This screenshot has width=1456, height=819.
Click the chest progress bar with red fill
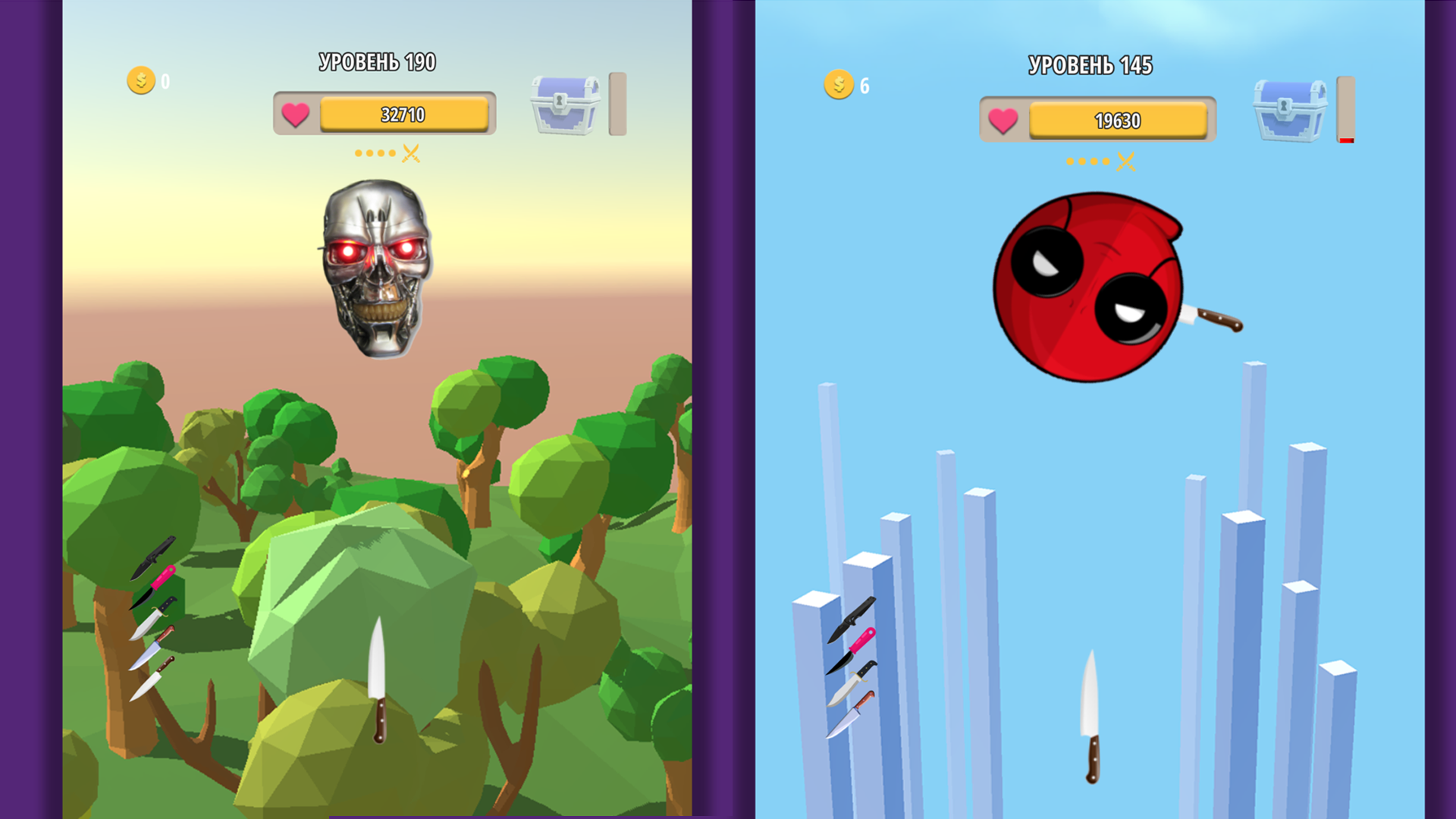tap(1347, 108)
